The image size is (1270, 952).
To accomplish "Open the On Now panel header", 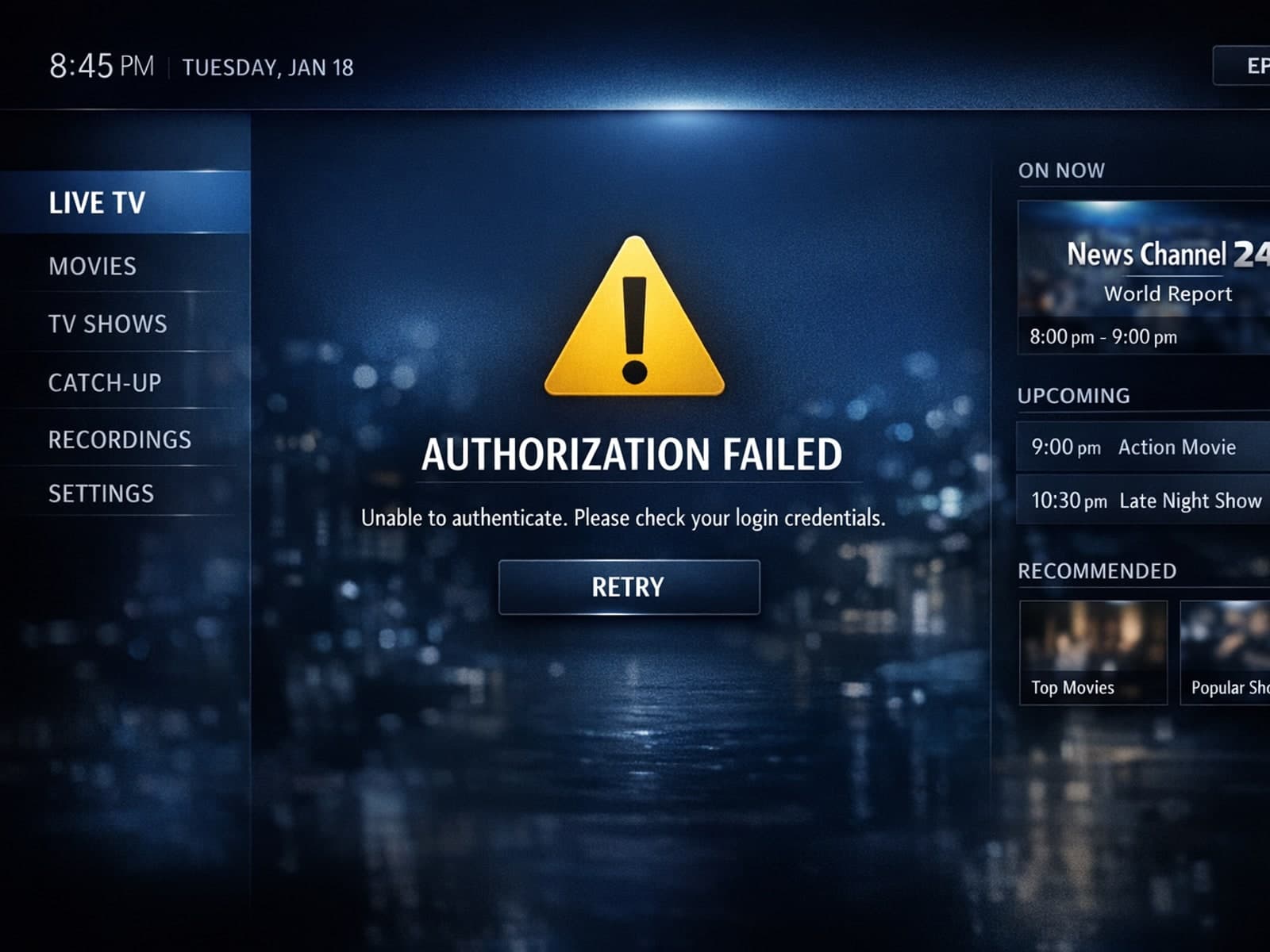I will pyautogui.click(x=1061, y=170).
